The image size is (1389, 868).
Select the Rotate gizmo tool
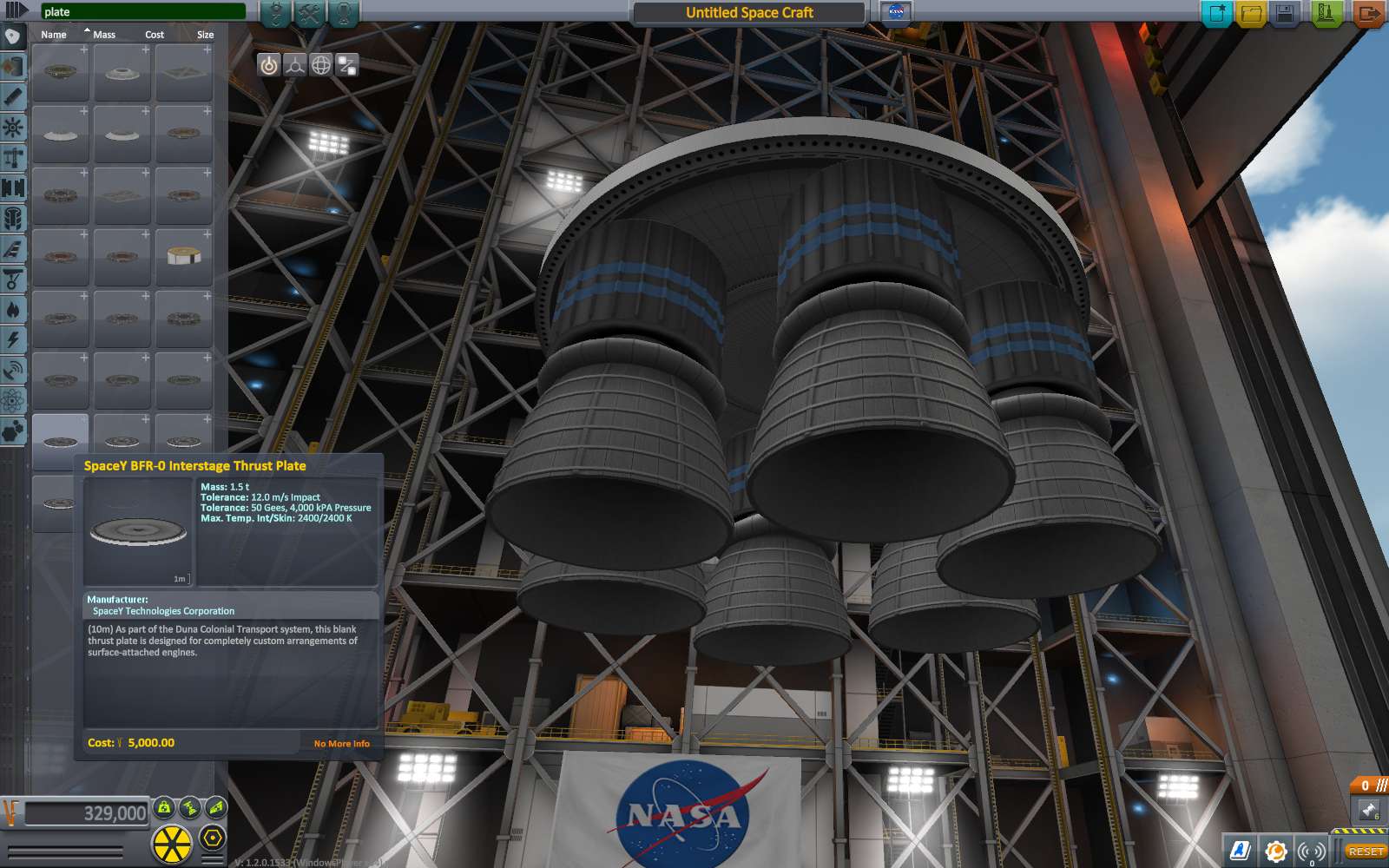tap(321, 64)
